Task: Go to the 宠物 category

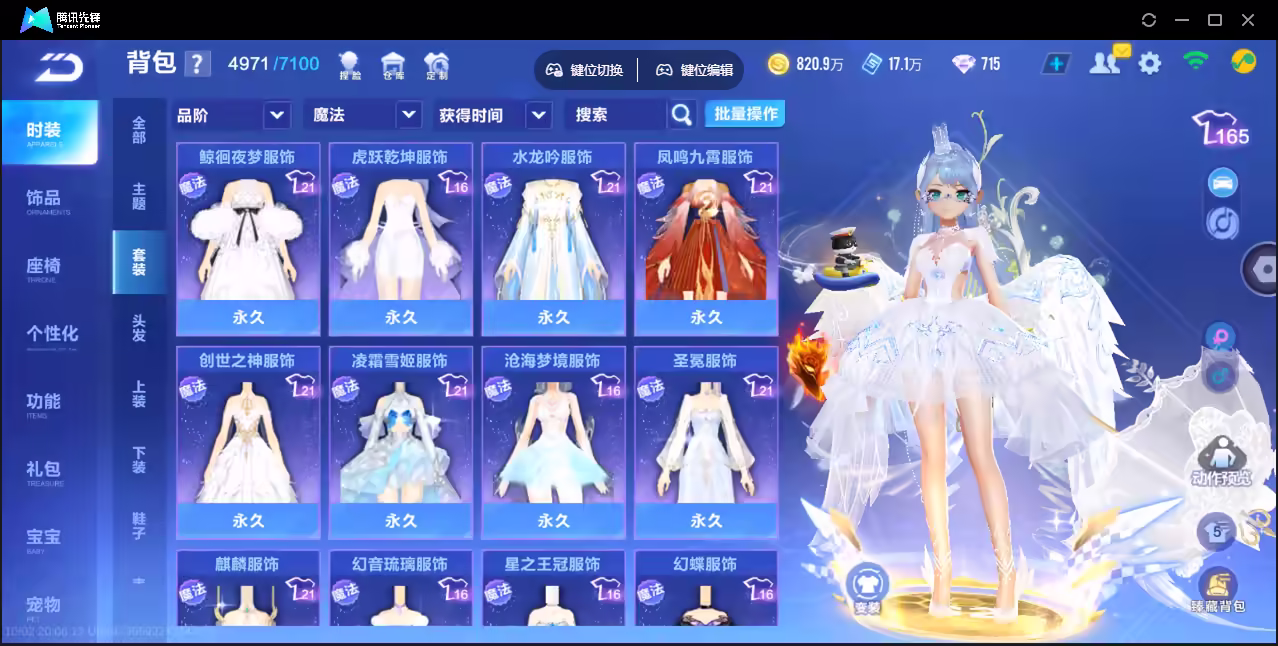Action: (x=44, y=605)
